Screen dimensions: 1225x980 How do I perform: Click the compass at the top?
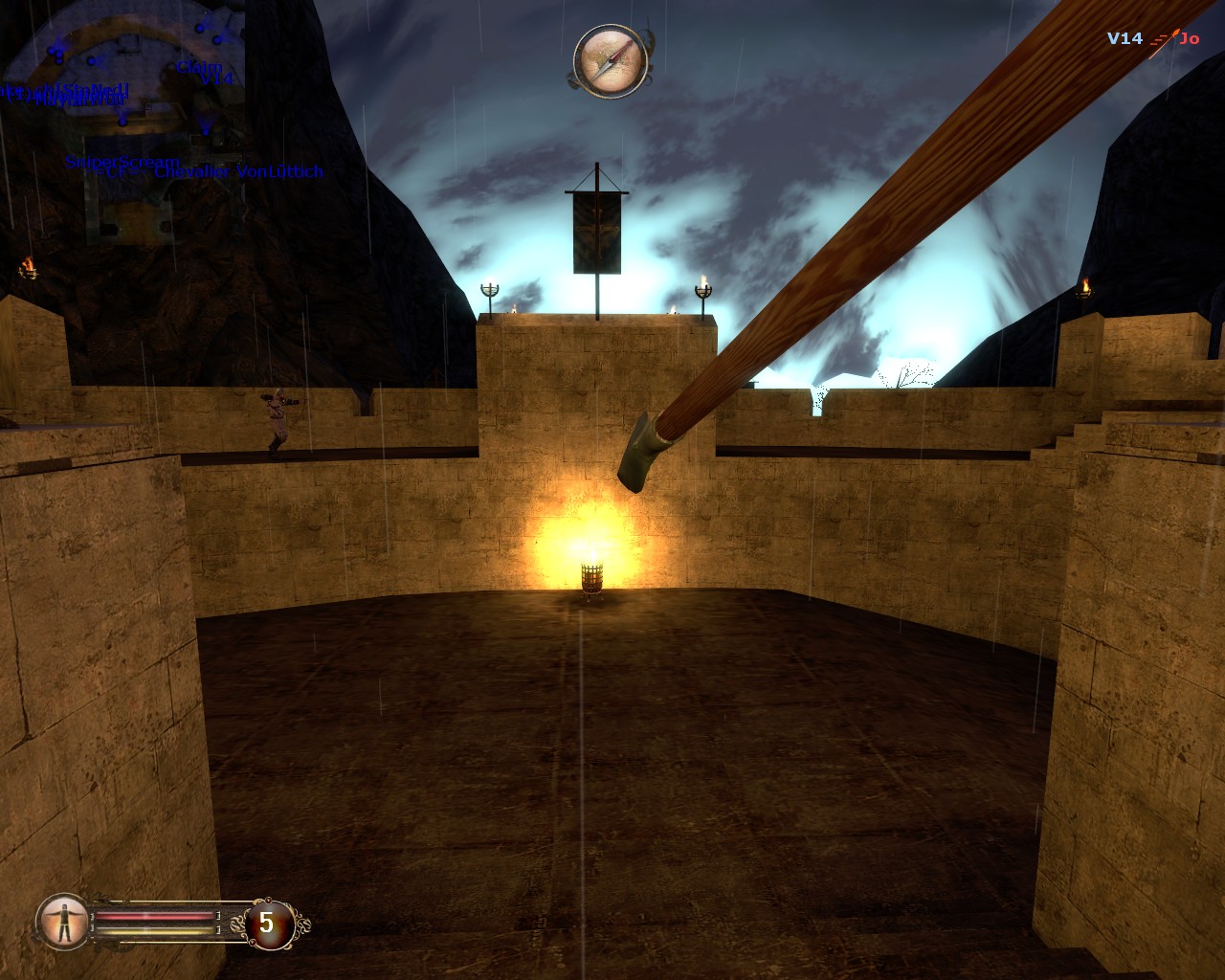click(611, 61)
